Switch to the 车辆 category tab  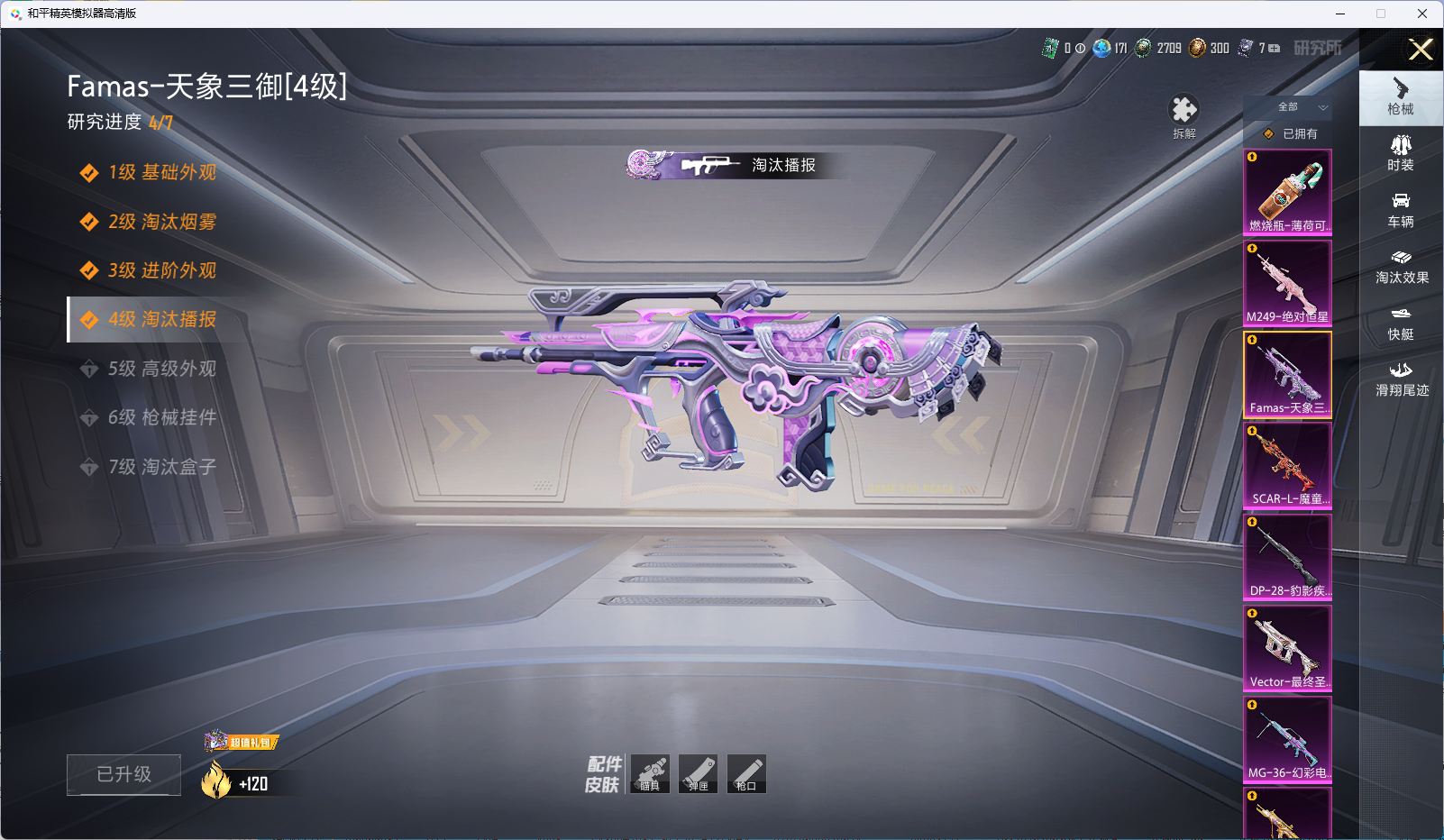(1401, 210)
